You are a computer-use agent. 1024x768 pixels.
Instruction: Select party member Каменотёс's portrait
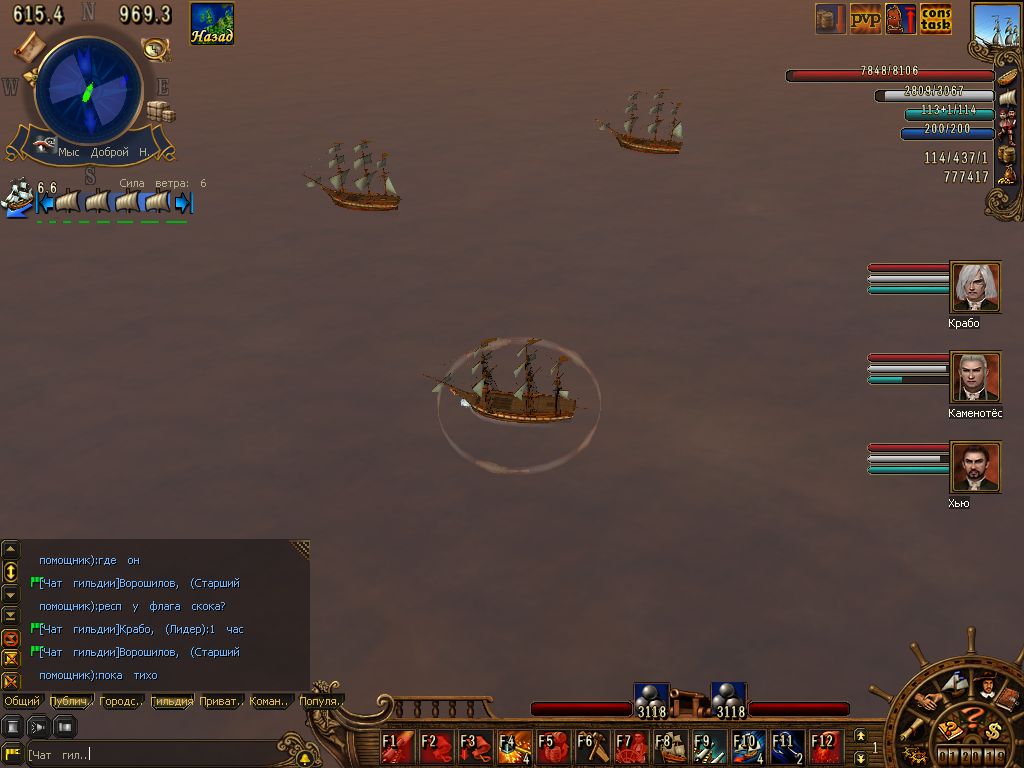[975, 378]
